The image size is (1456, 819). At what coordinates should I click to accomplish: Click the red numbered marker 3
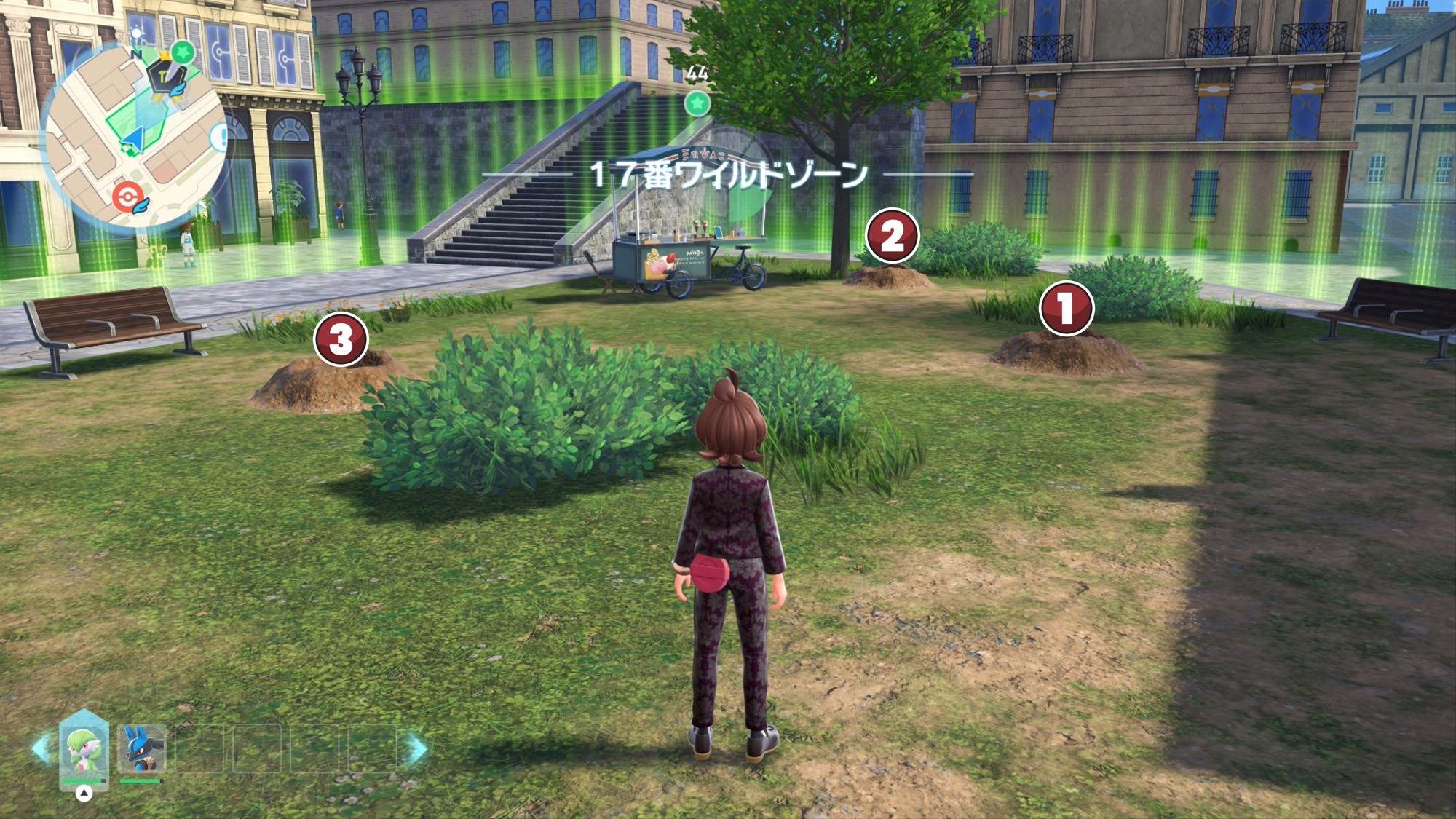point(341,339)
